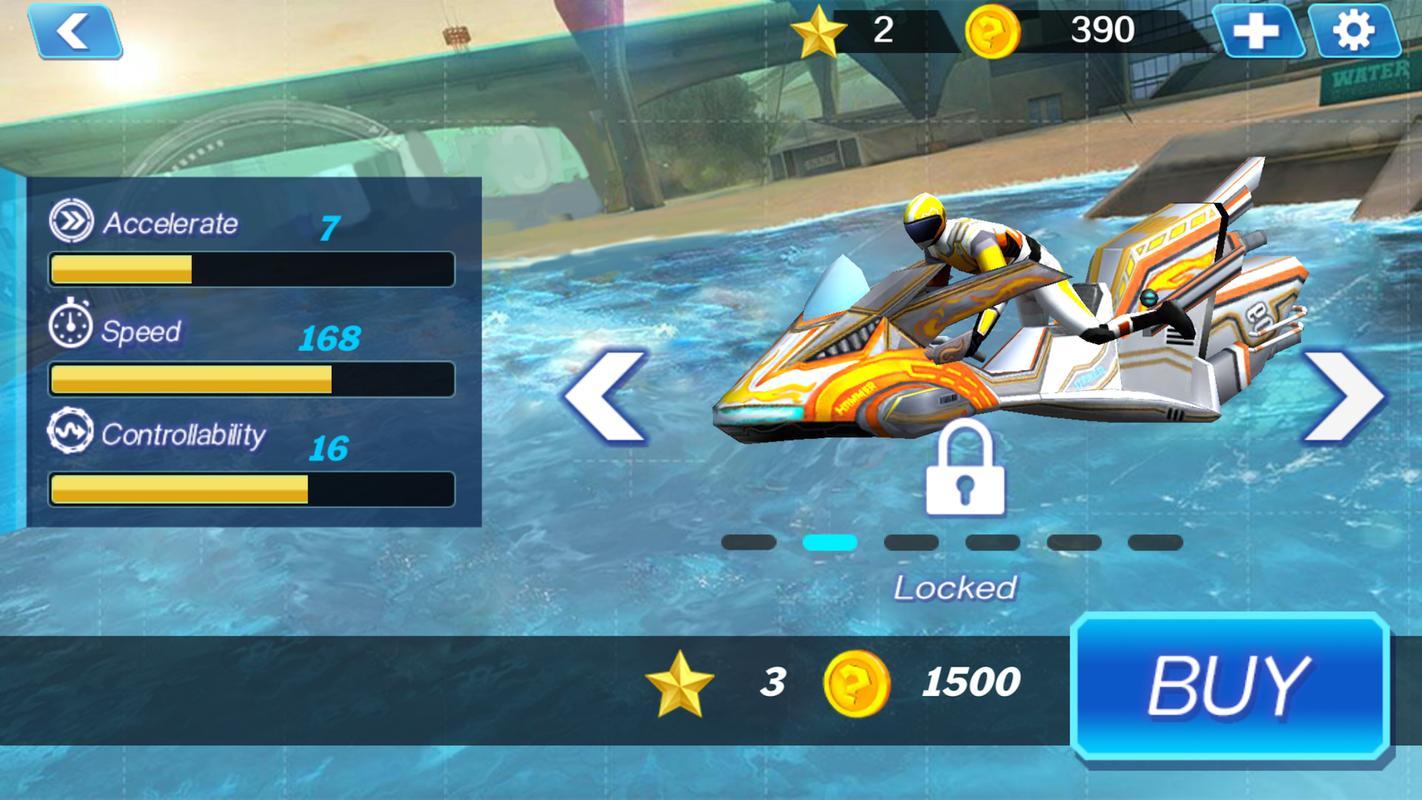Viewport: 1422px width, 800px height.
Task: Show the next jet ski
Action: (1345, 396)
